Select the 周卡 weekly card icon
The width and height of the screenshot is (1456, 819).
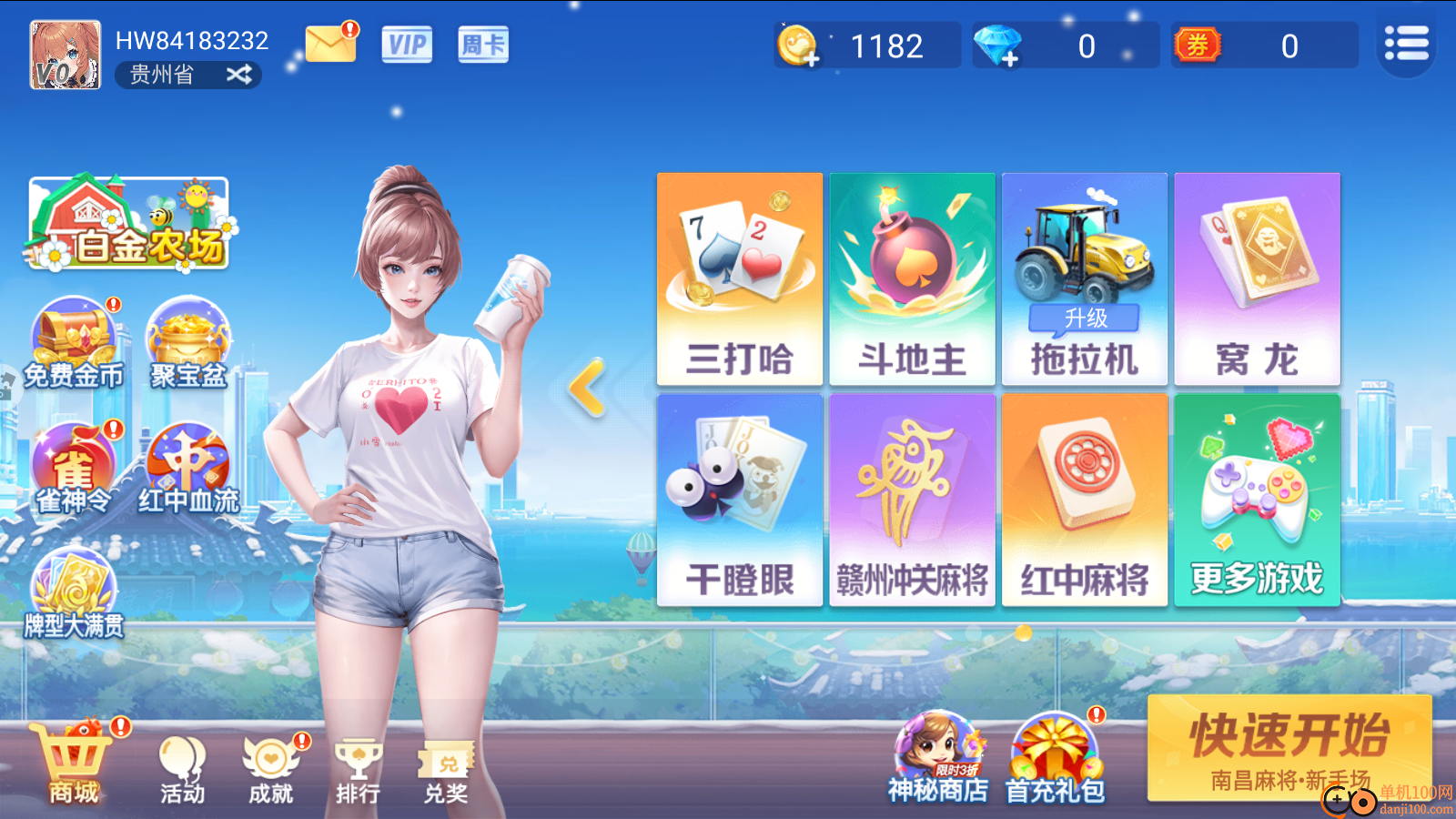tap(482, 45)
